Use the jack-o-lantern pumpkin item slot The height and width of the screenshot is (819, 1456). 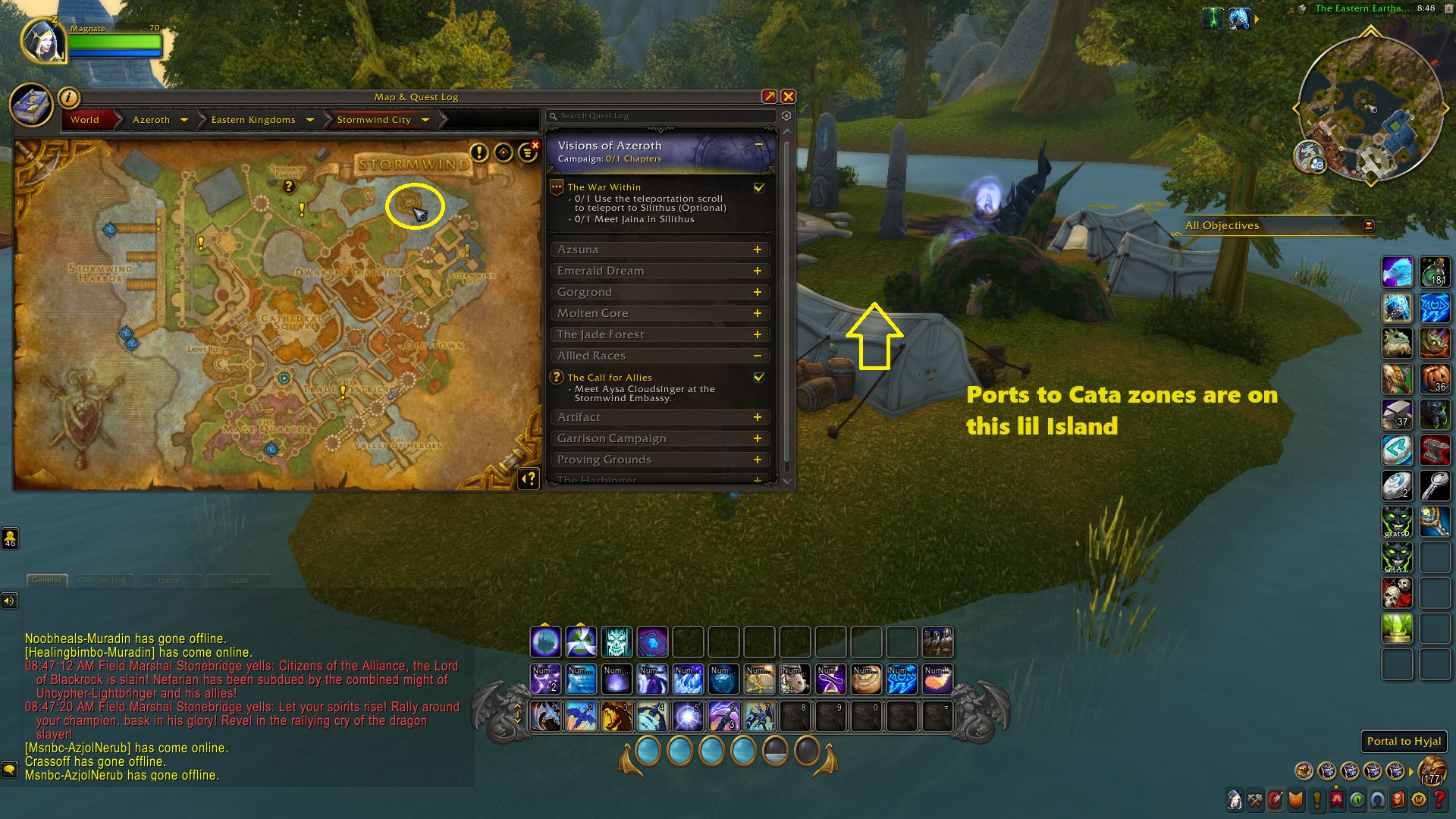click(1435, 378)
